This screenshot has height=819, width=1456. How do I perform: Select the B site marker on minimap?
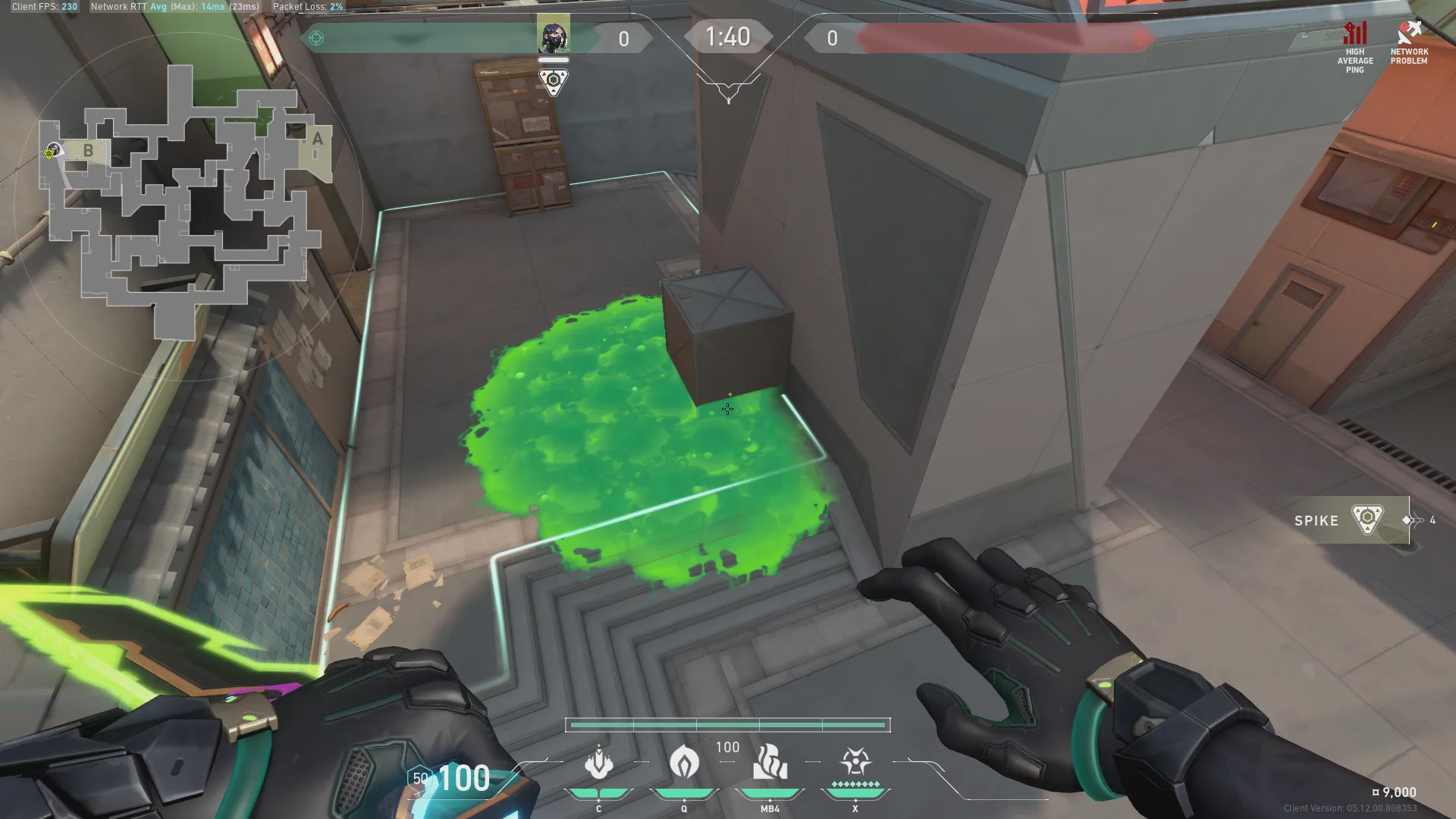[x=88, y=150]
